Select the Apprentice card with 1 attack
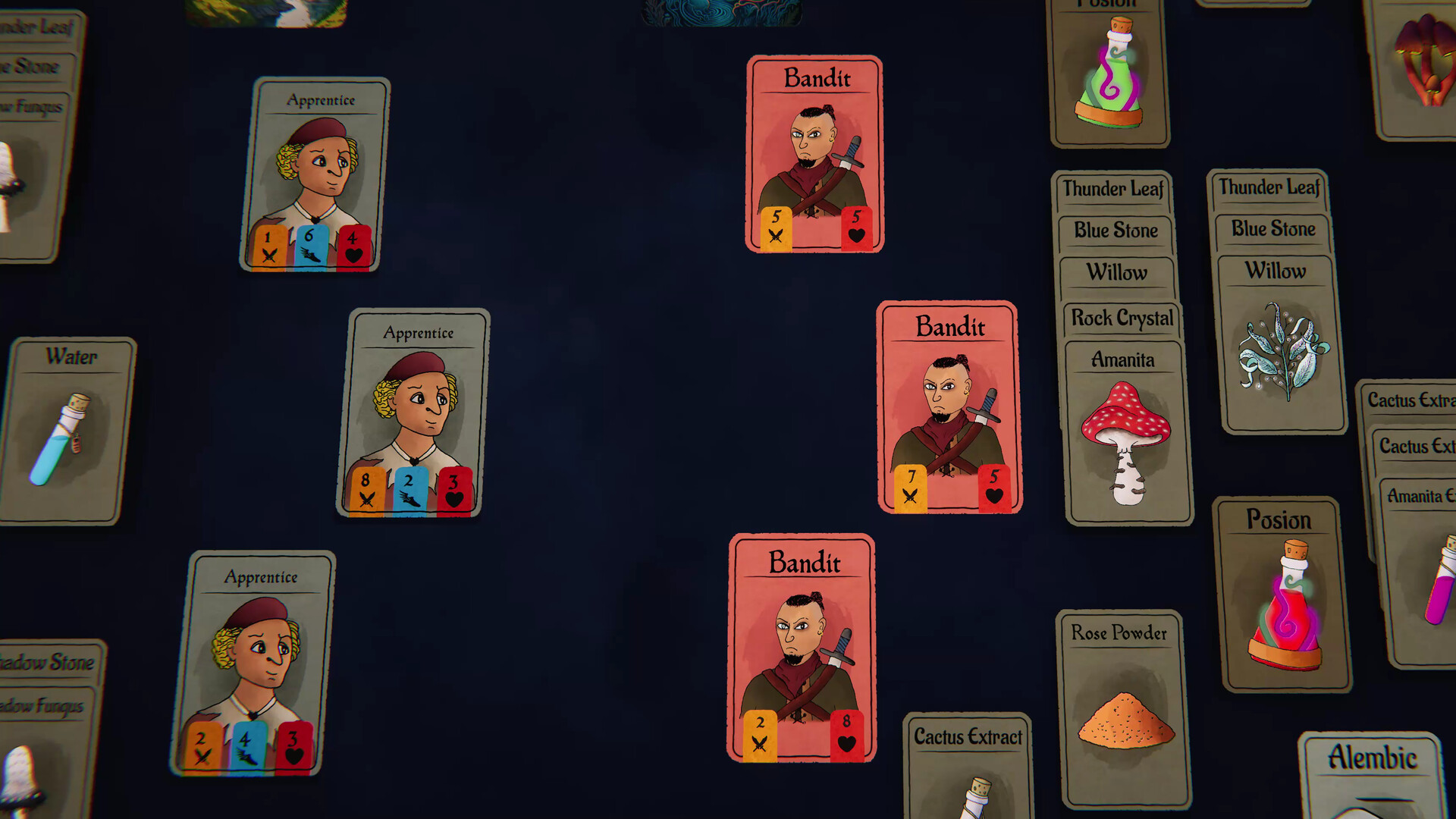 315,174
